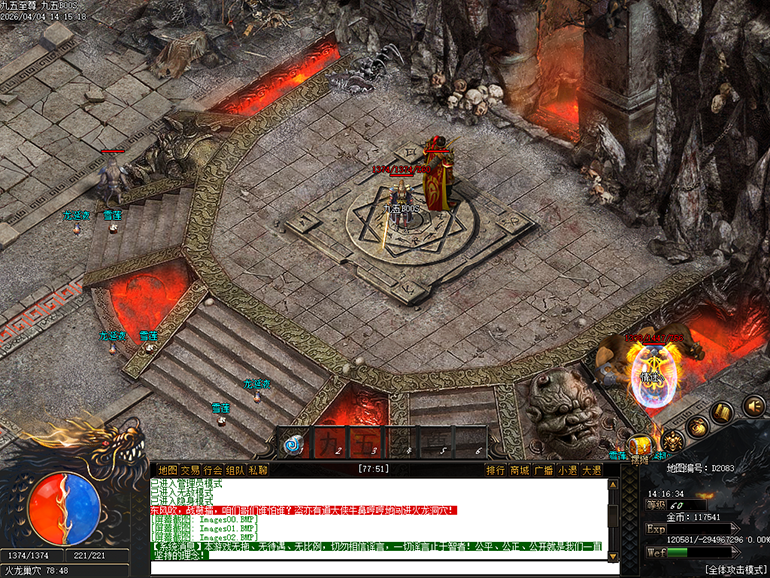Open the 地图 map tab

(167, 470)
